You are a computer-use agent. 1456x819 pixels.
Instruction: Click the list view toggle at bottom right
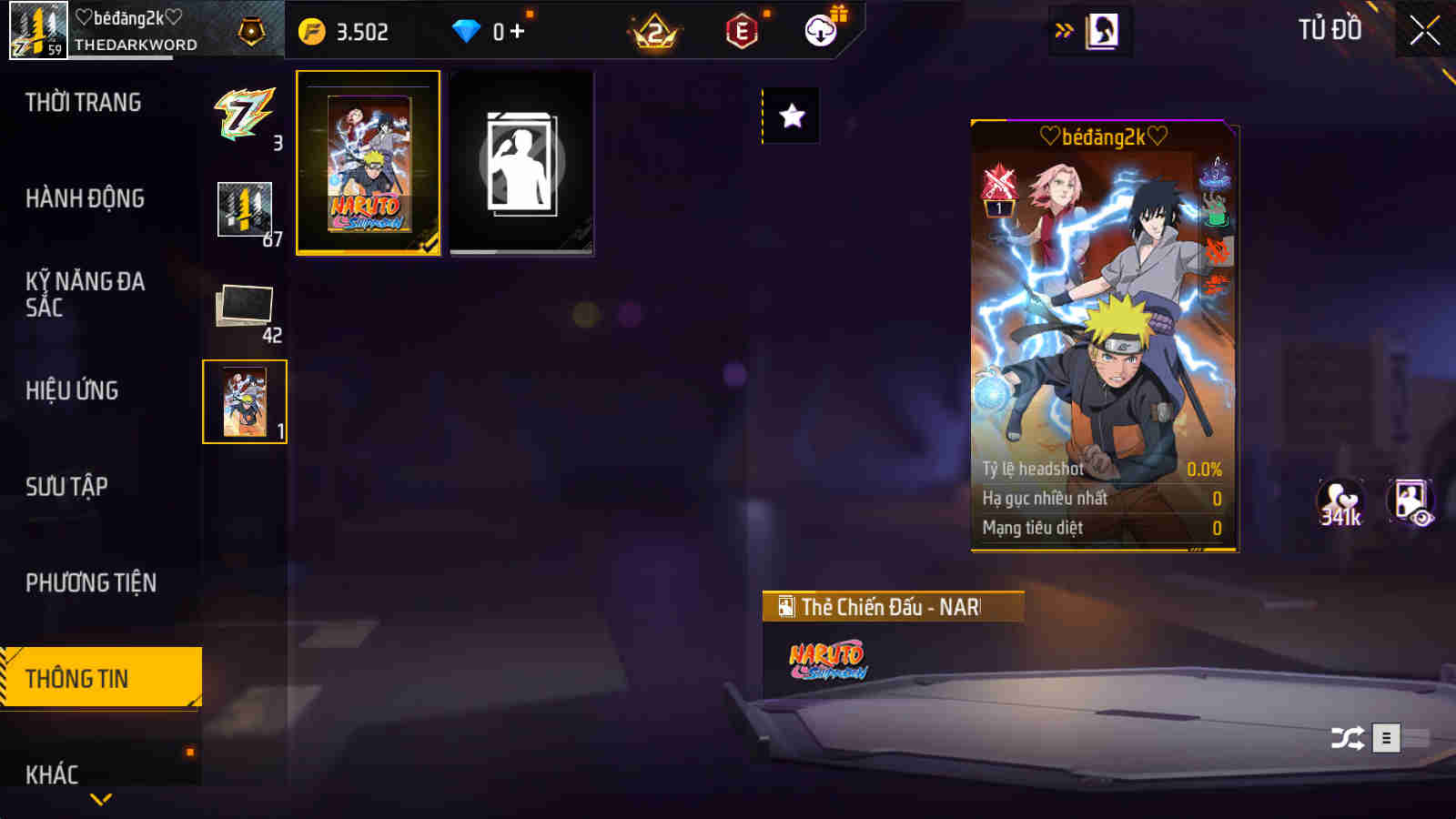coord(1386,737)
